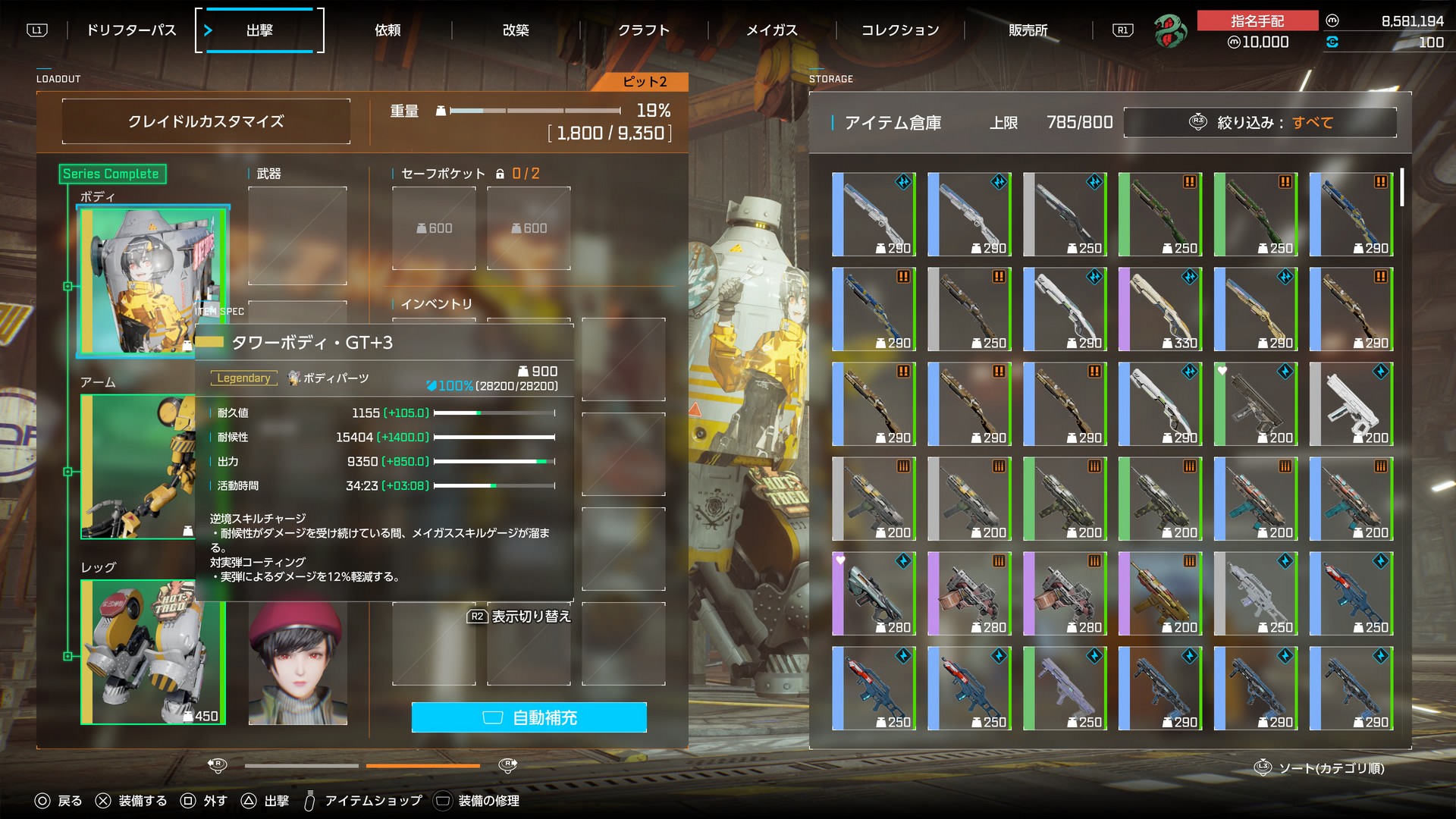Click the 指名手配 wanted banner

point(1257,21)
